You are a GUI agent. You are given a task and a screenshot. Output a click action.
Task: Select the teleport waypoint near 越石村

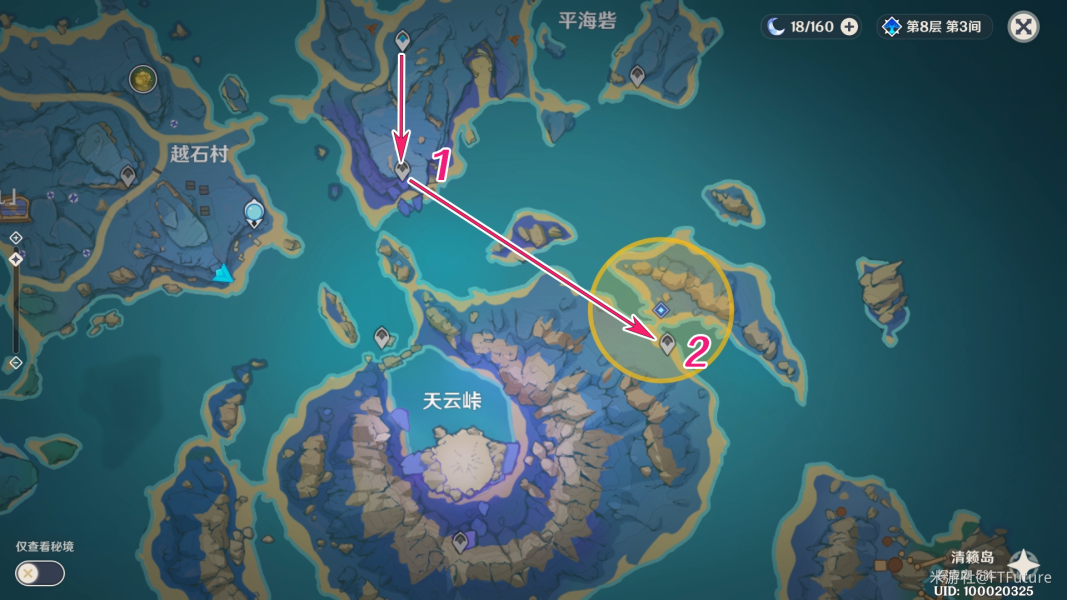coord(128,176)
